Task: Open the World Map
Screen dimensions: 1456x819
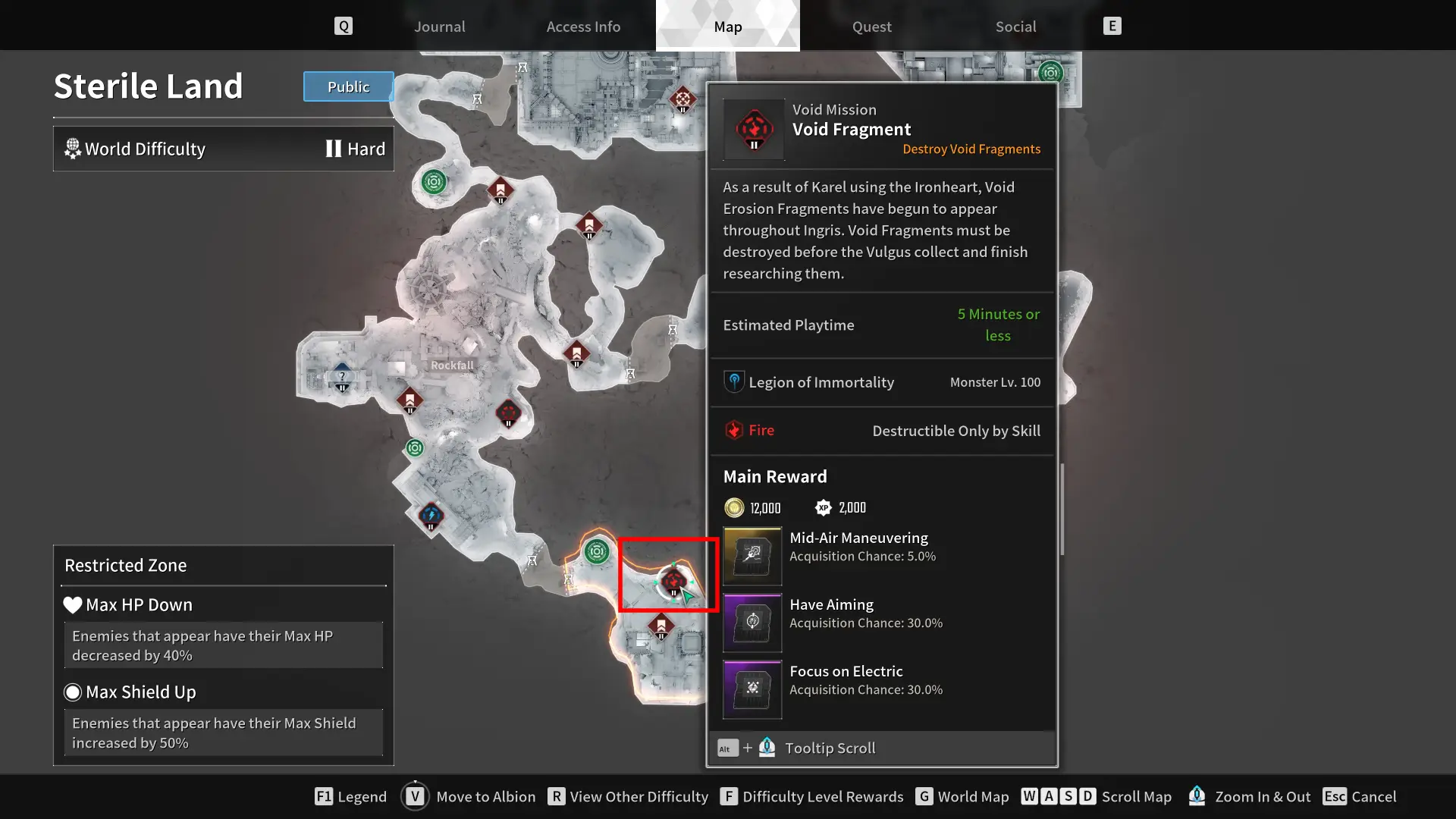Action: (962, 796)
